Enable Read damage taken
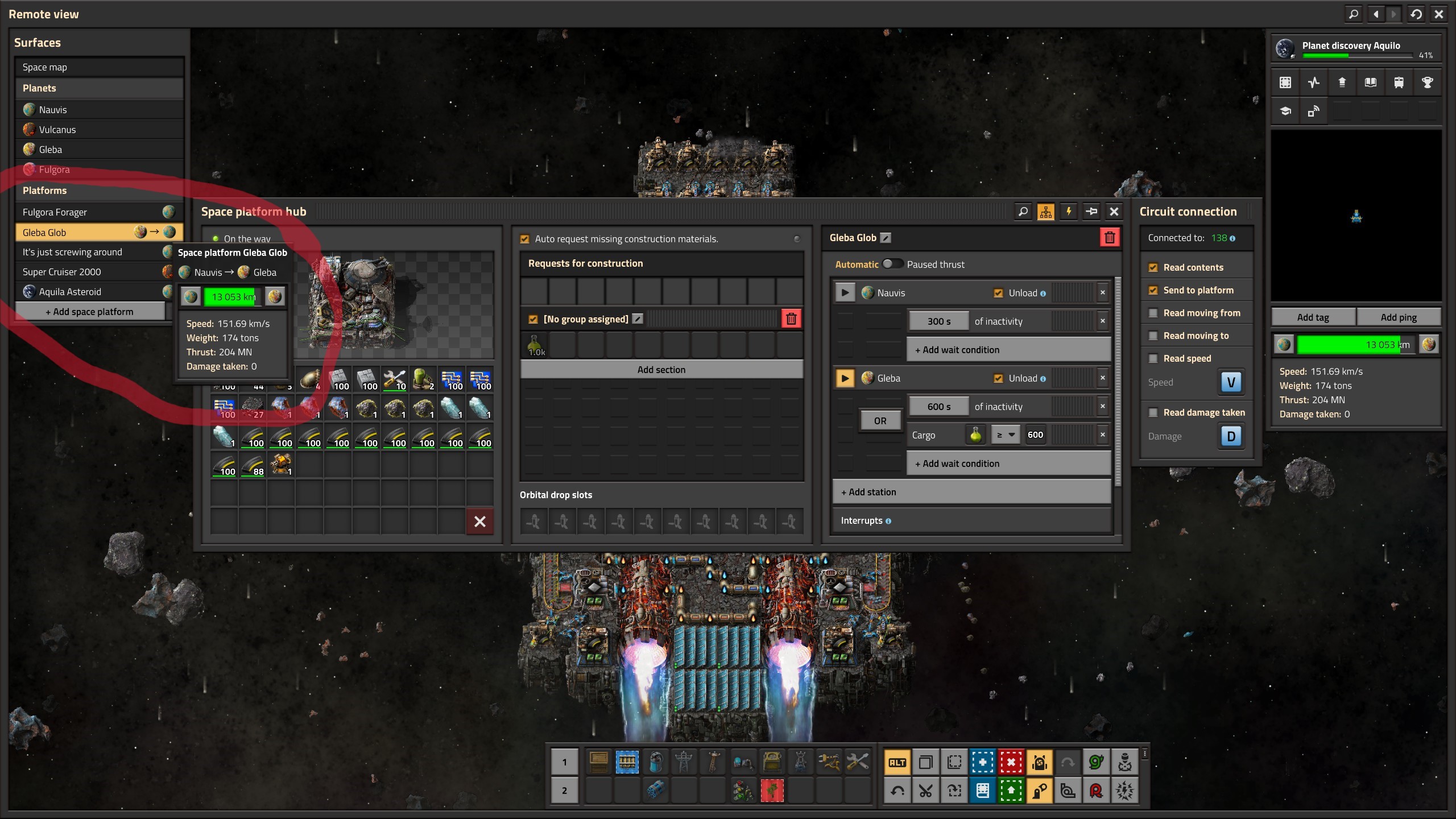 tap(1153, 412)
